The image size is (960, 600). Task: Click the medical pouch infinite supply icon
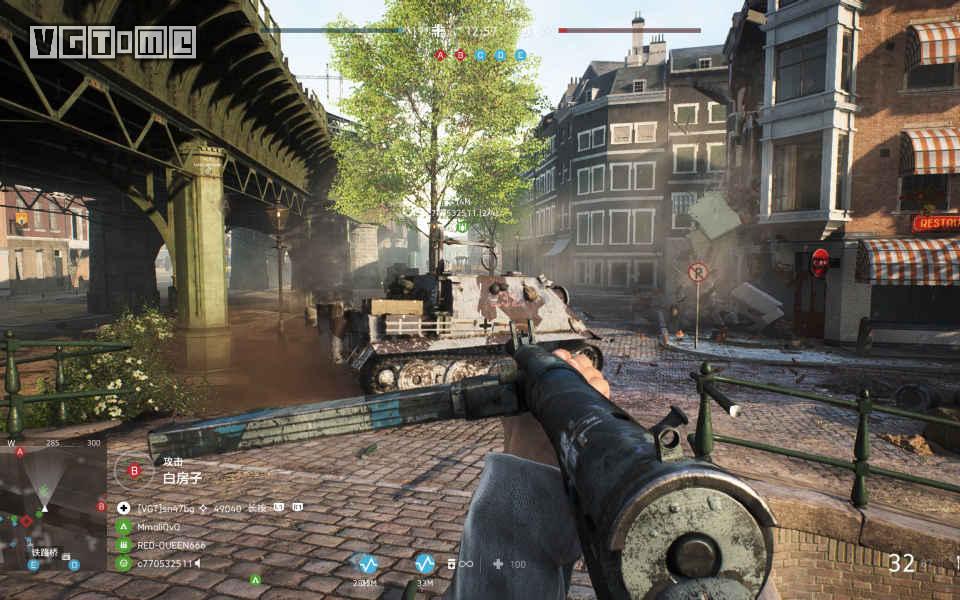(x=460, y=564)
